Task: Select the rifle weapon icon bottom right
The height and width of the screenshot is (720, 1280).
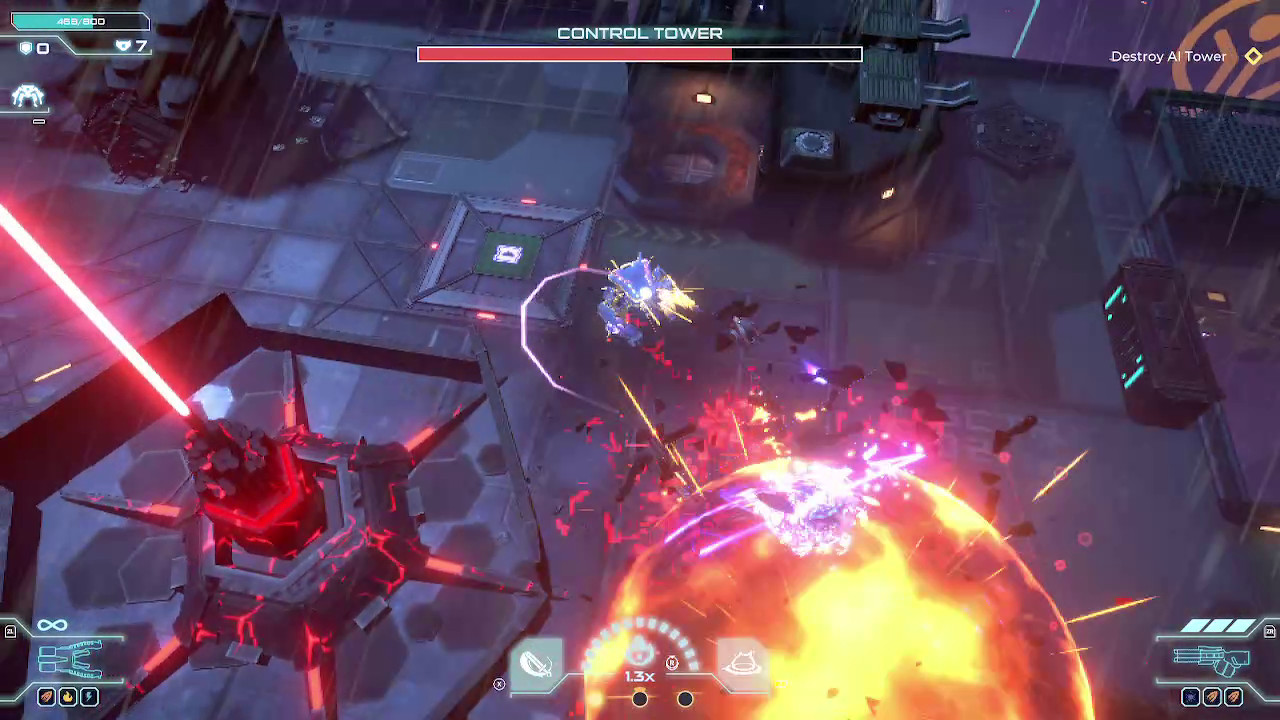Action: coord(1212,660)
